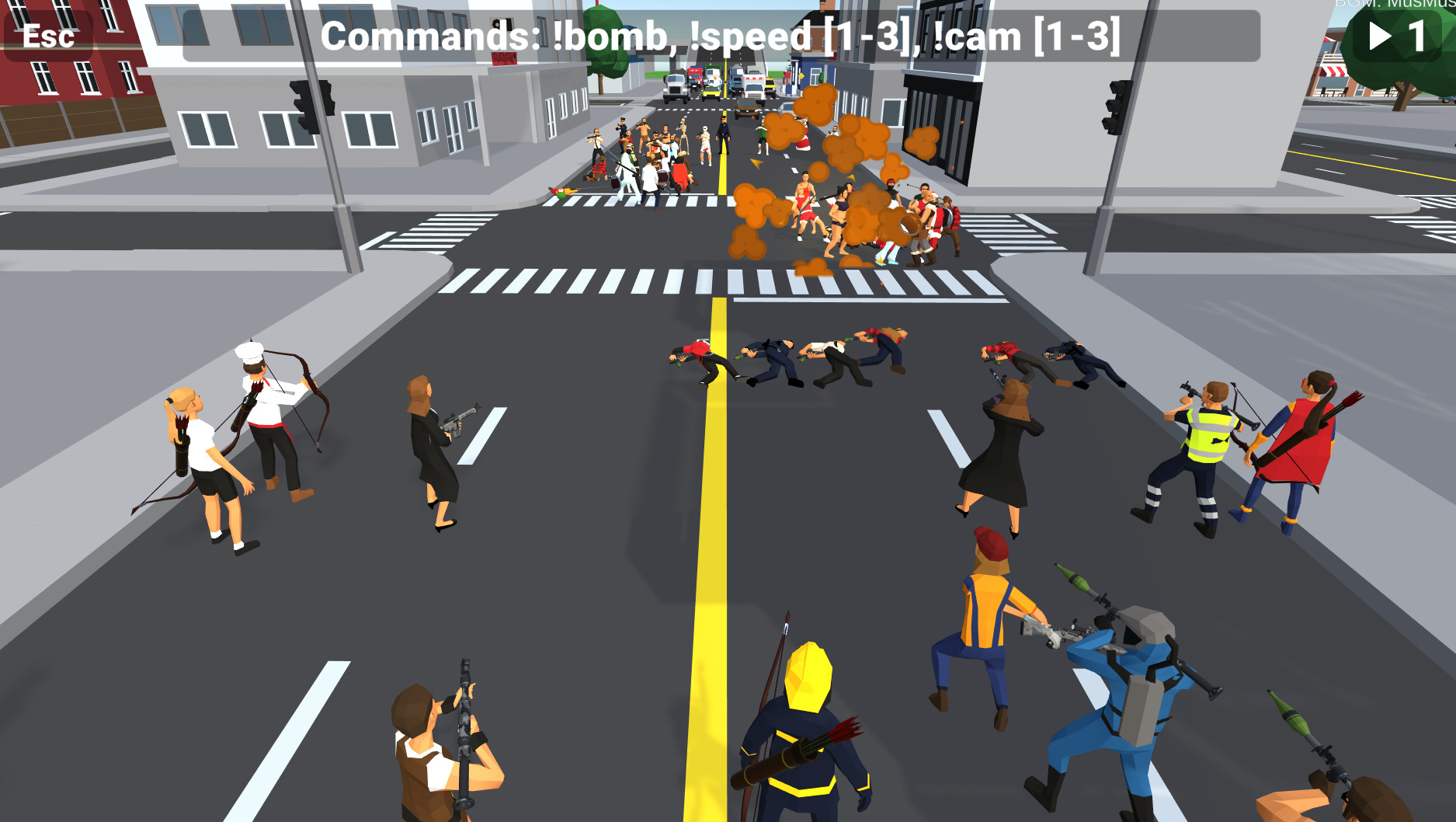Select the ambulance at the far intersection
The width and height of the screenshot is (1456, 822).
point(755,84)
